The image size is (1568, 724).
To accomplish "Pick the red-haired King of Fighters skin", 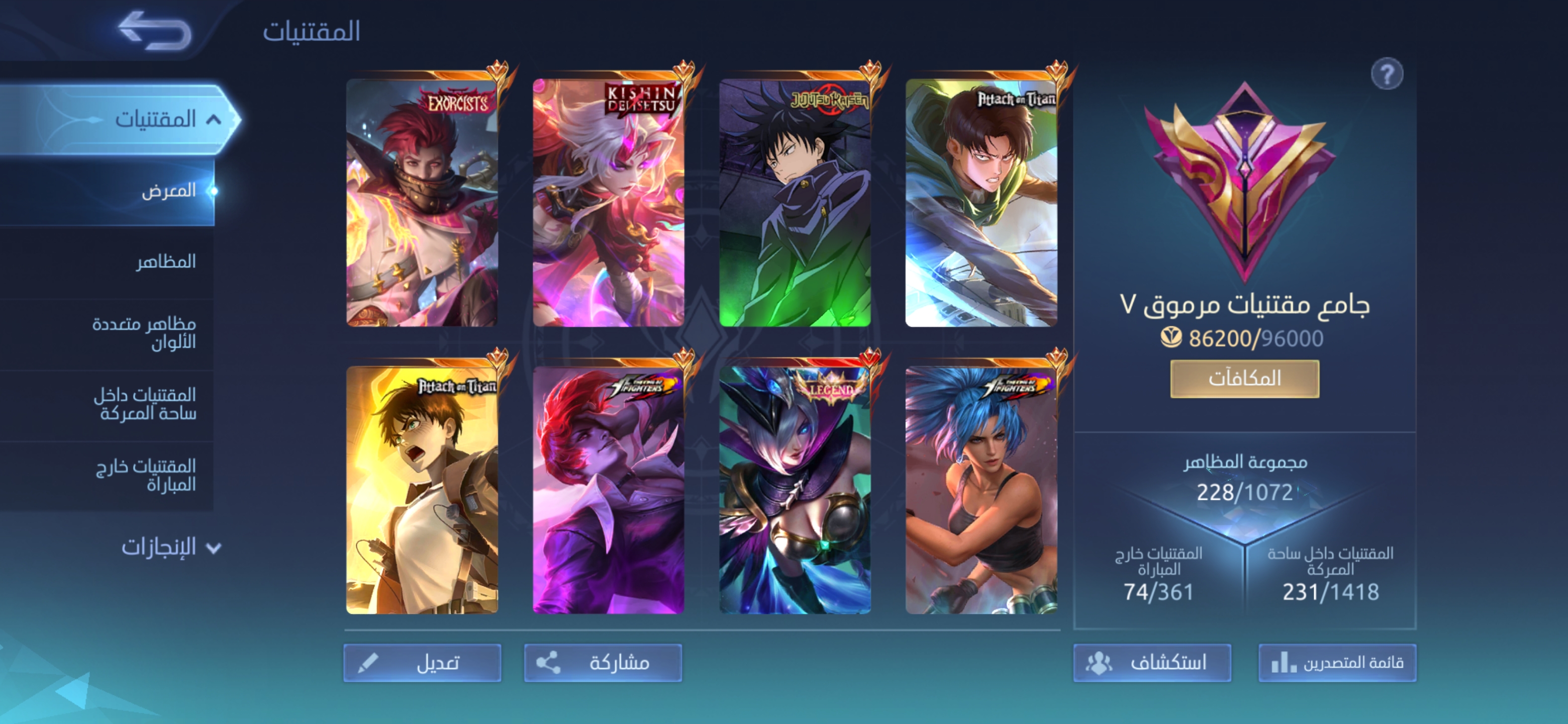I will [x=609, y=490].
